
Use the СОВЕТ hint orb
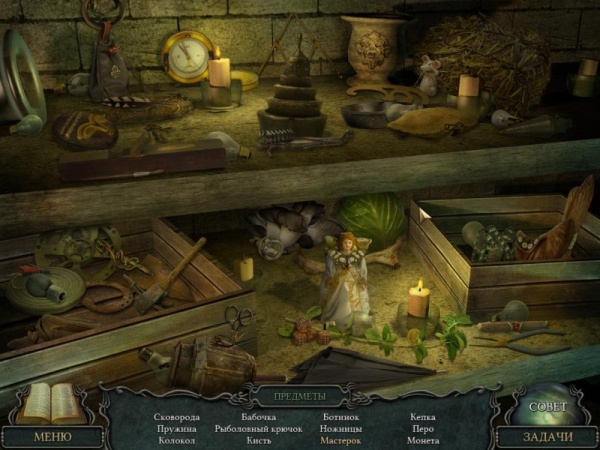point(547,406)
